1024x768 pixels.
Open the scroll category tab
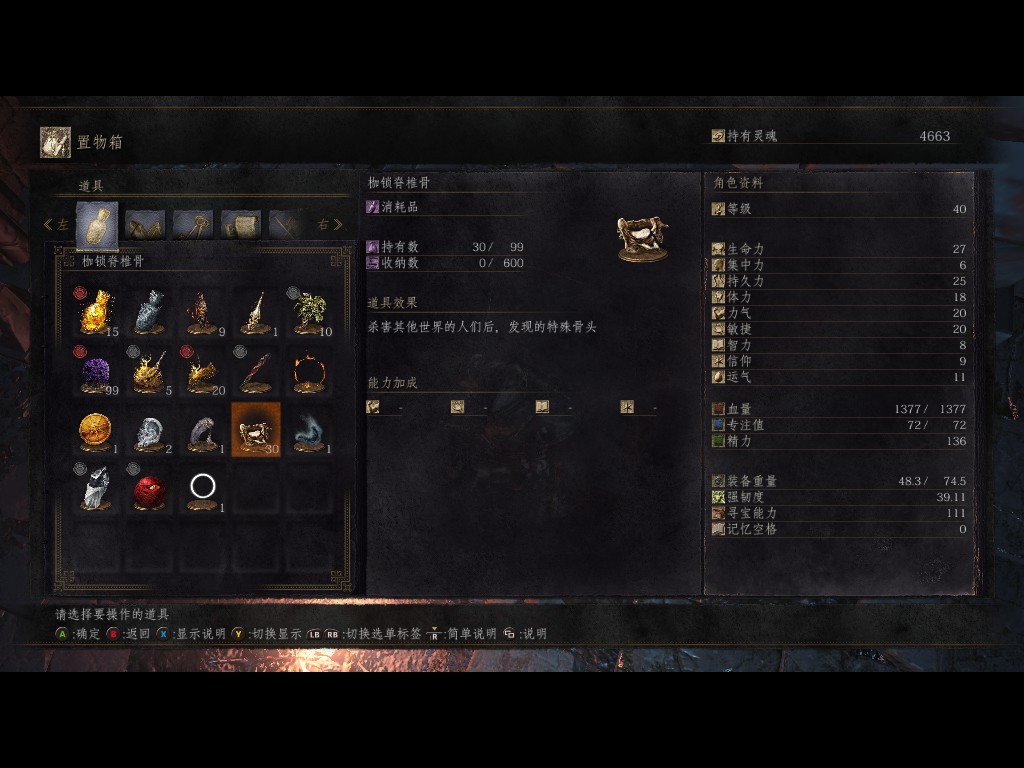pyautogui.click(x=241, y=224)
